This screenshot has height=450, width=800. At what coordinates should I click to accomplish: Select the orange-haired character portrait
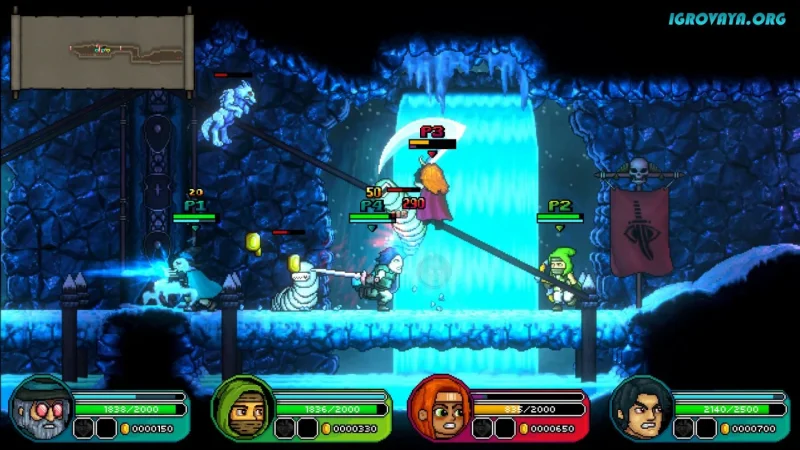(x=439, y=408)
